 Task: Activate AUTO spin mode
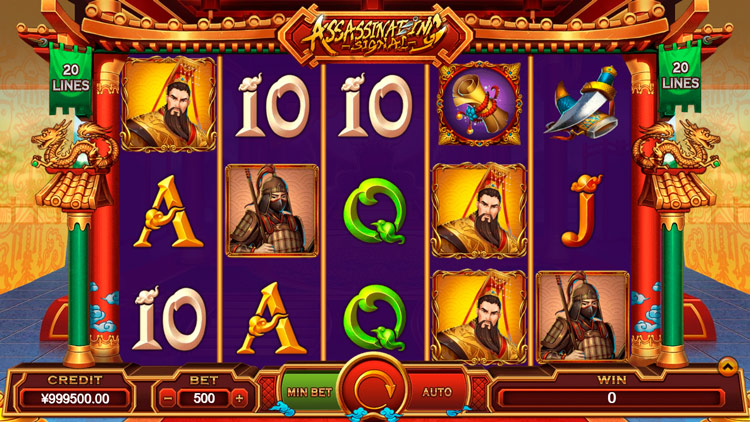pos(438,392)
